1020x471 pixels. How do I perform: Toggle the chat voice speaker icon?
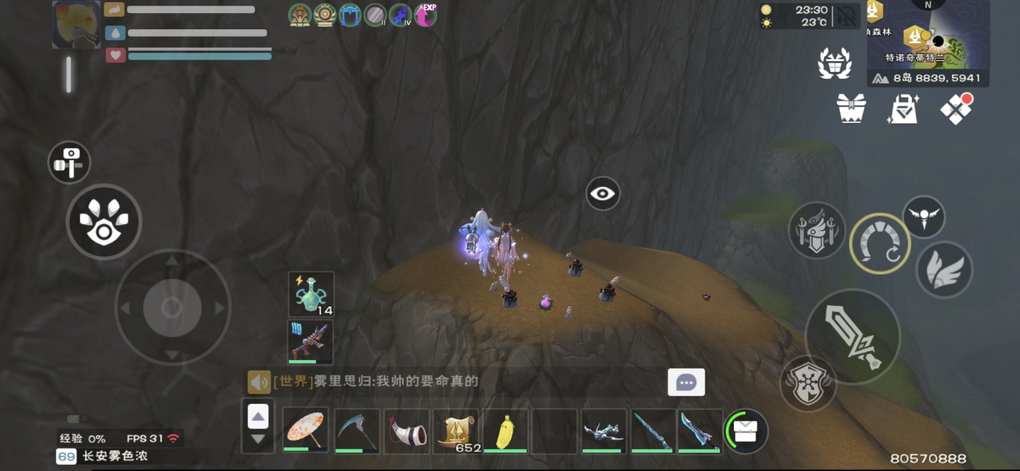tap(259, 381)
